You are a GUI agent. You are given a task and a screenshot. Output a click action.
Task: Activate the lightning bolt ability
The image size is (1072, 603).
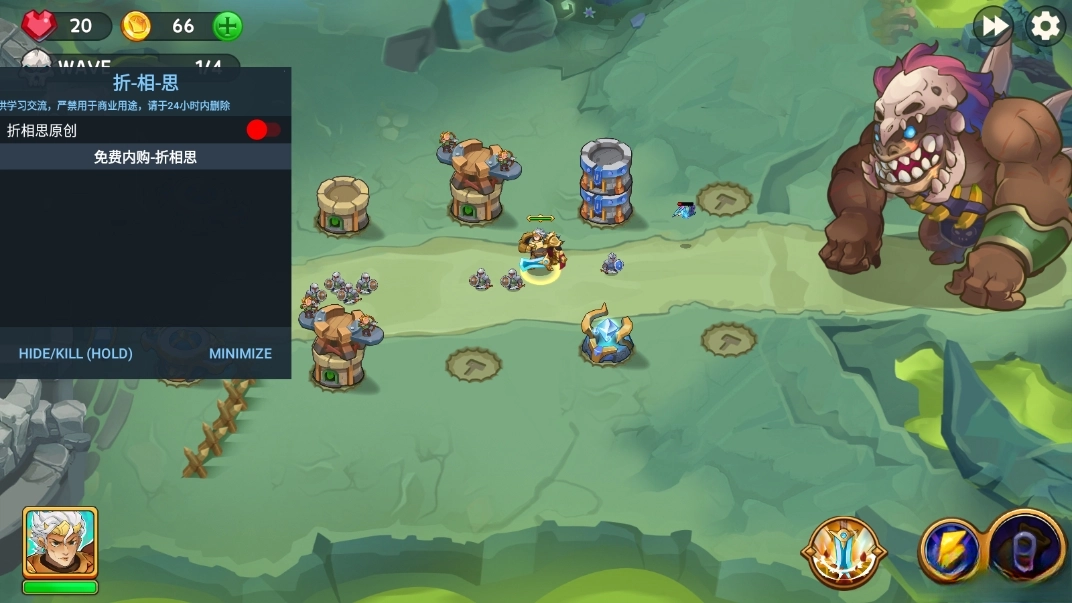pyautogui.click(x=949, y=551)
